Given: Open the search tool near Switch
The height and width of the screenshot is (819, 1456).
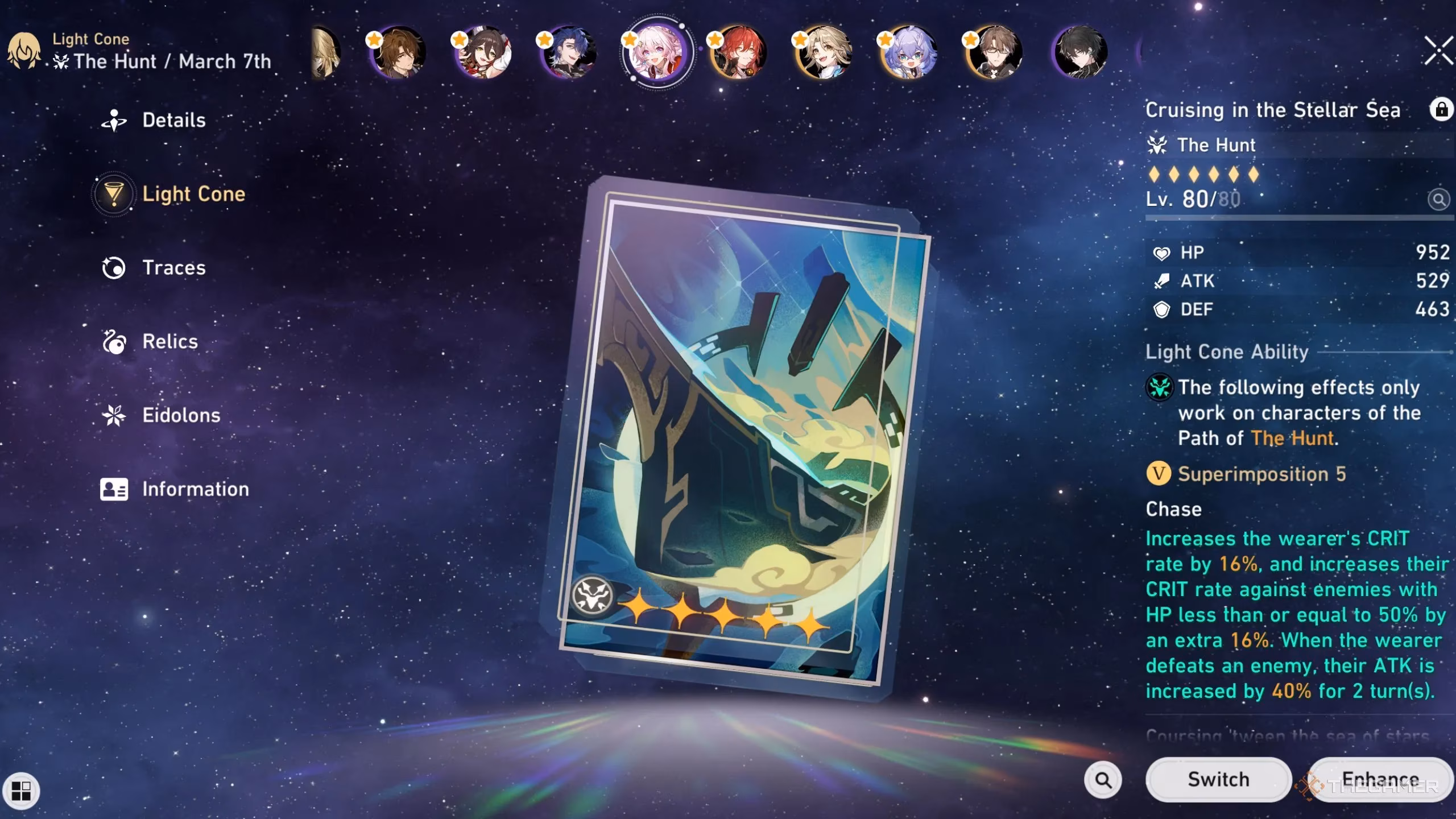Looking at the screenshot, I should pos(1103,779).
